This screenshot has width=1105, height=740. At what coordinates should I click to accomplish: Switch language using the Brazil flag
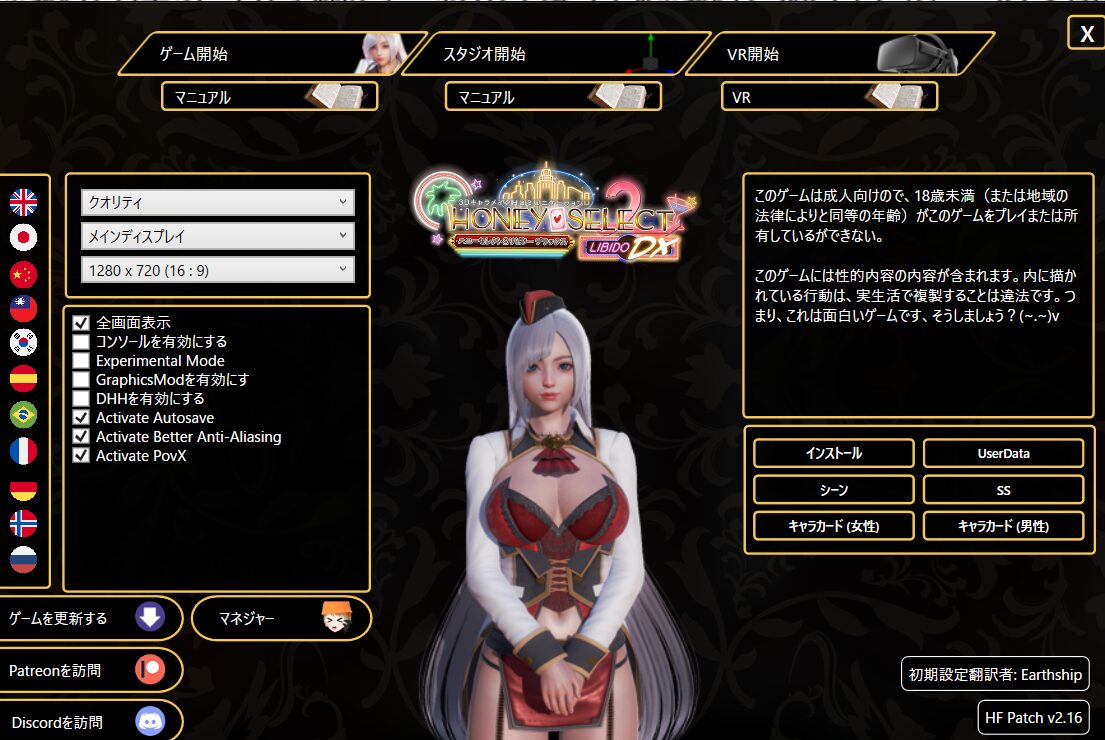23,414
